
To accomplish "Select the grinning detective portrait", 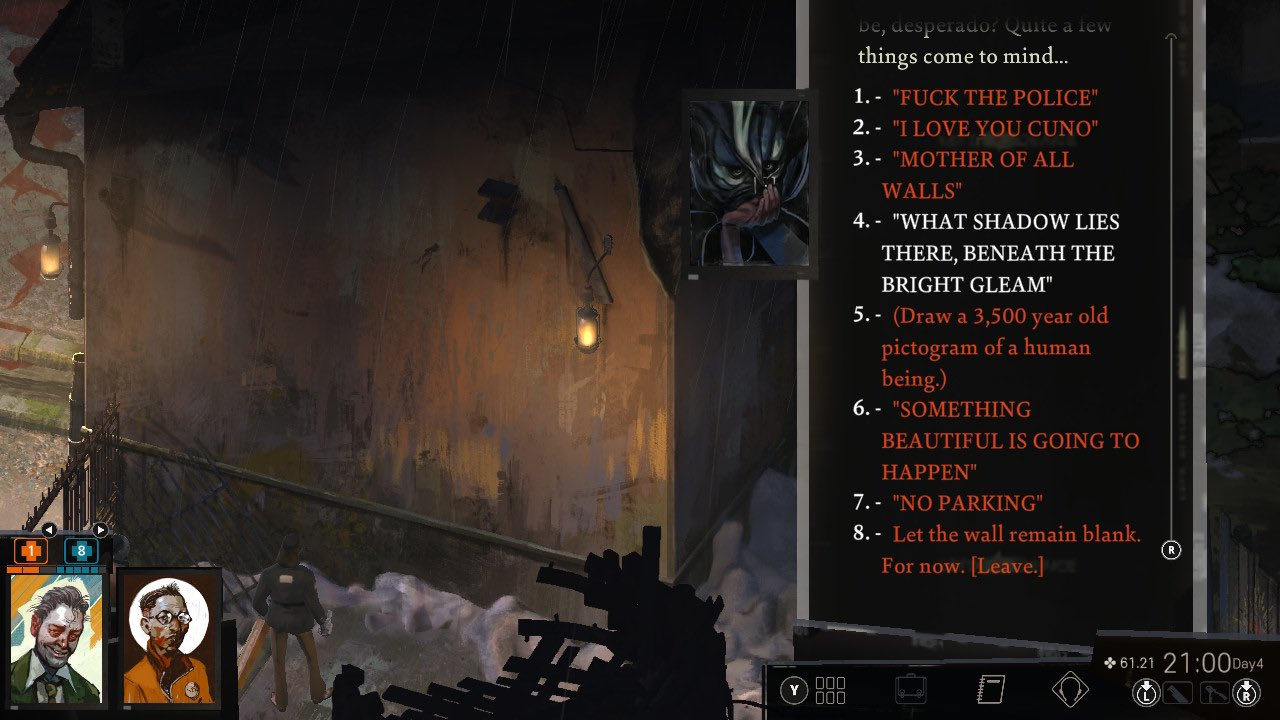I will point(56,638).
